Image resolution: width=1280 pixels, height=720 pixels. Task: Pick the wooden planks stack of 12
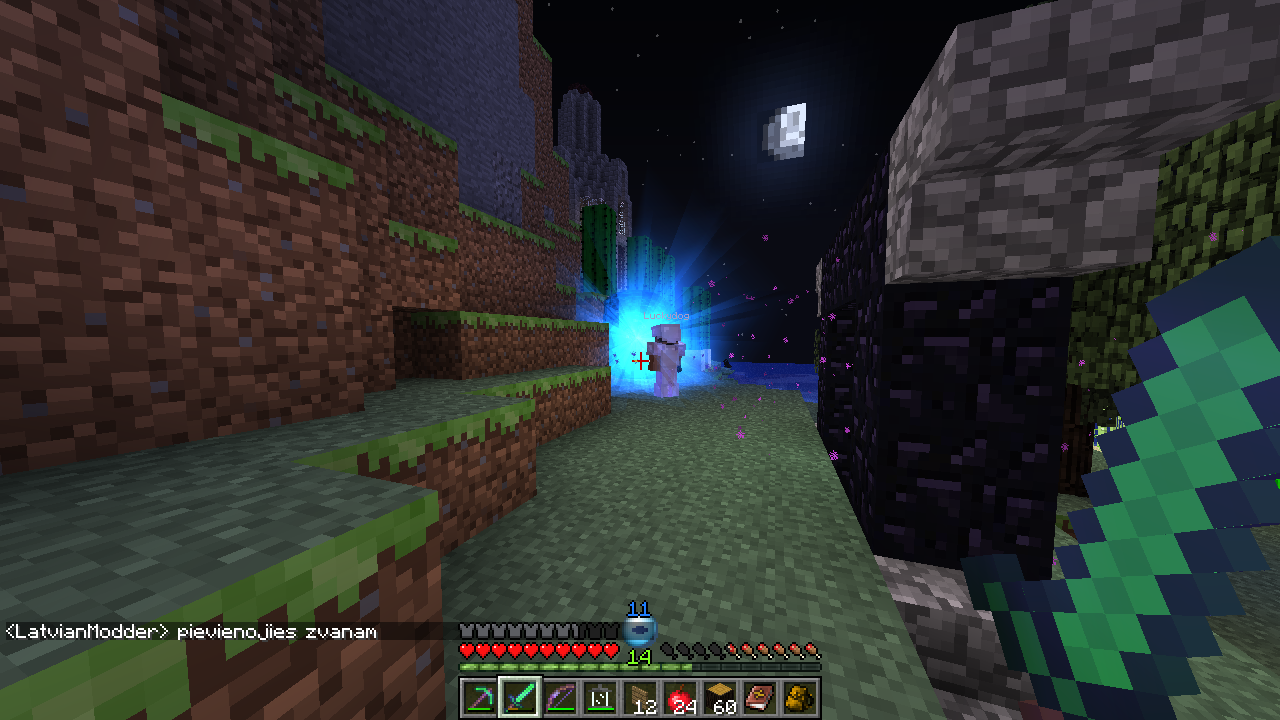[641, 697]
